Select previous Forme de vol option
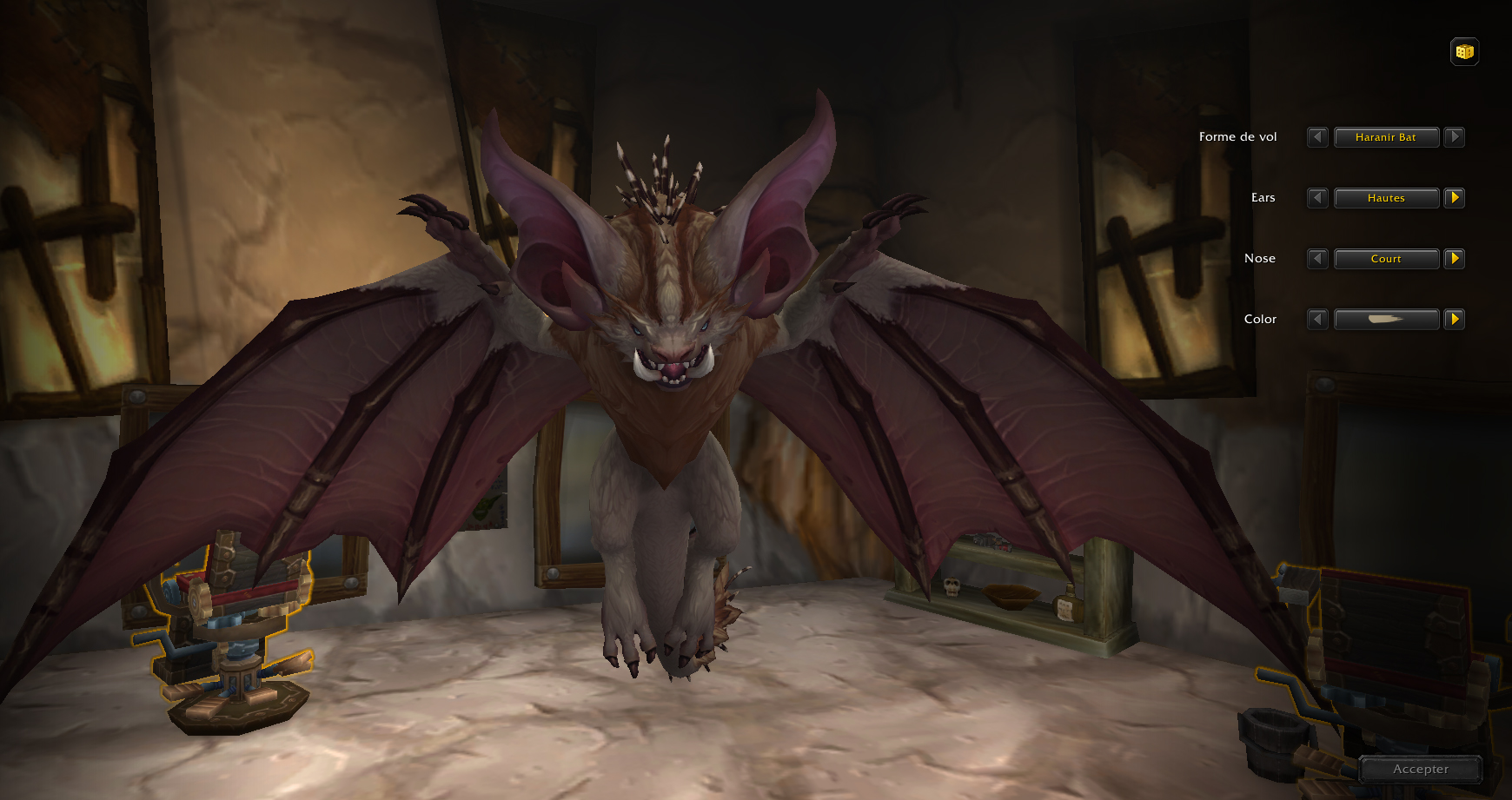Viewport: 1512px width, 800px height. (x=1317, y=137)
